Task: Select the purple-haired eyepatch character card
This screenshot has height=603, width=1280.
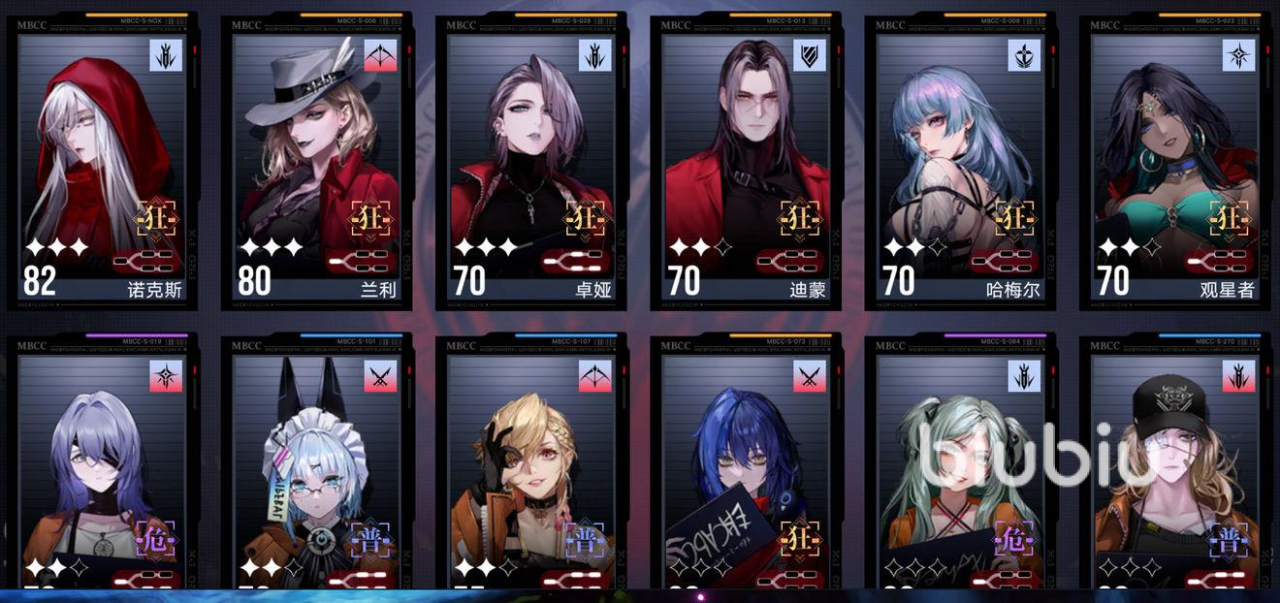Action: 104,470
